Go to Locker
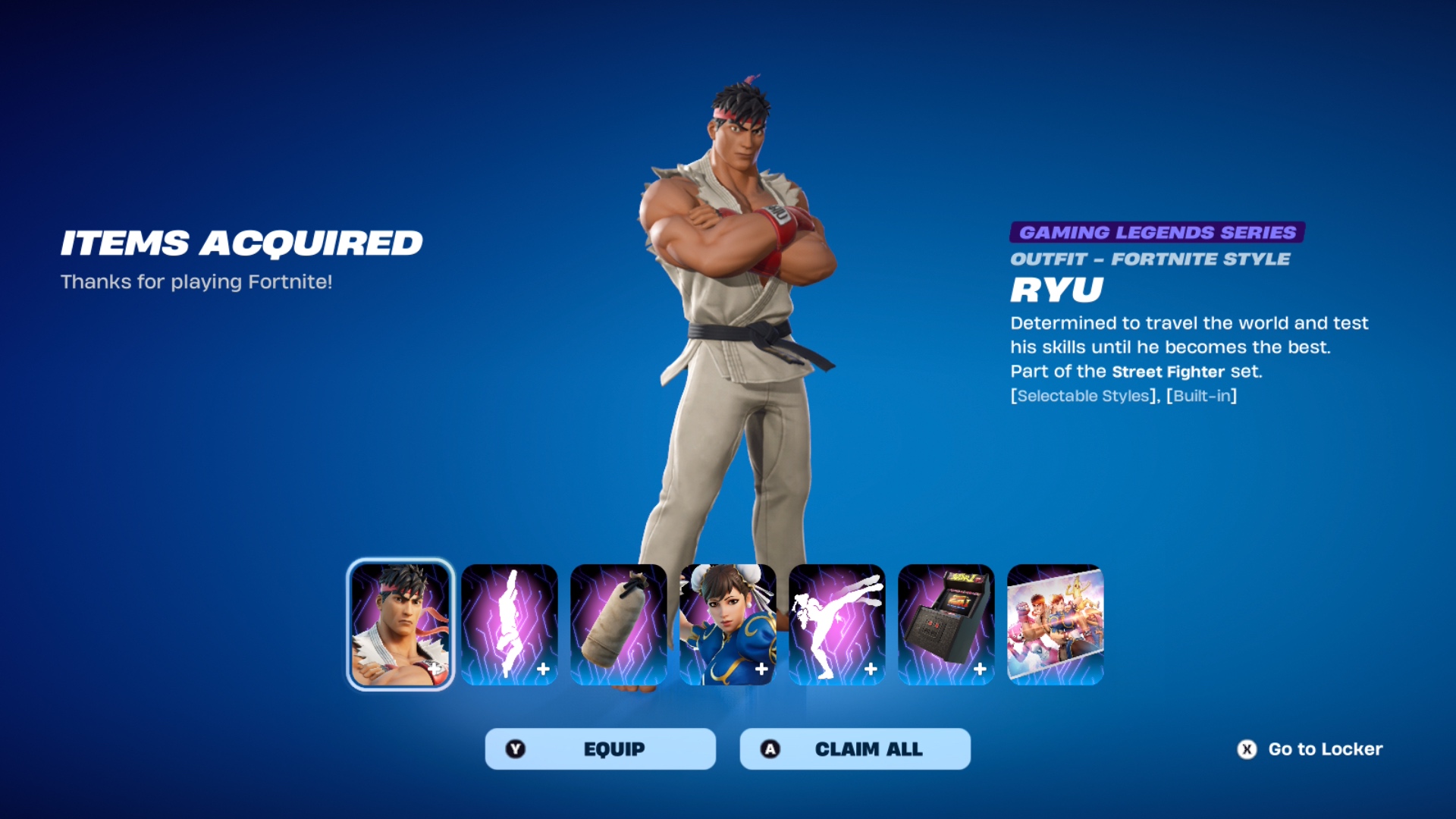The width and height of the screenshot is (1456, 819). point(1310,749)
